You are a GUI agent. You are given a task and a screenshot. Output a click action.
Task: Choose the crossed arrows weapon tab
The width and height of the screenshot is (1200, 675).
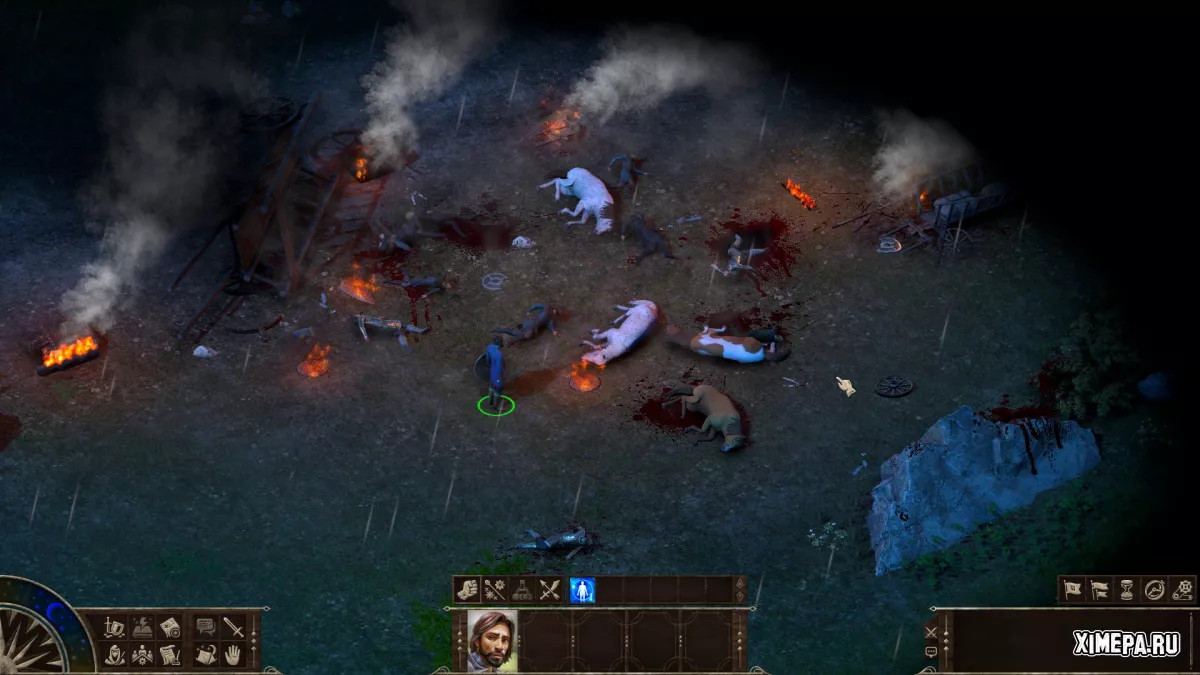[x=548, y=590]
